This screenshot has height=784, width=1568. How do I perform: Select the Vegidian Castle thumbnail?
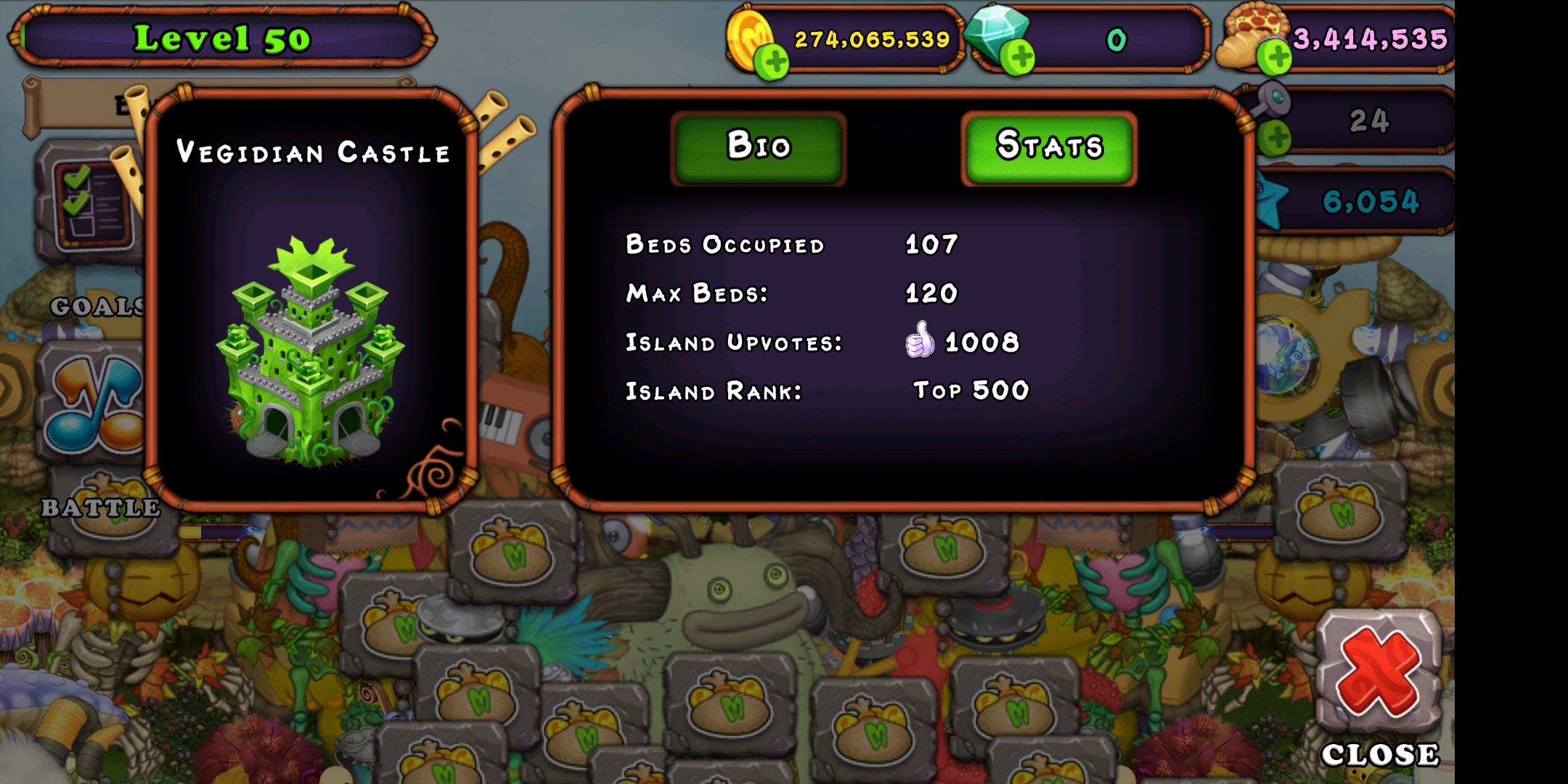[x=312, y=341]
